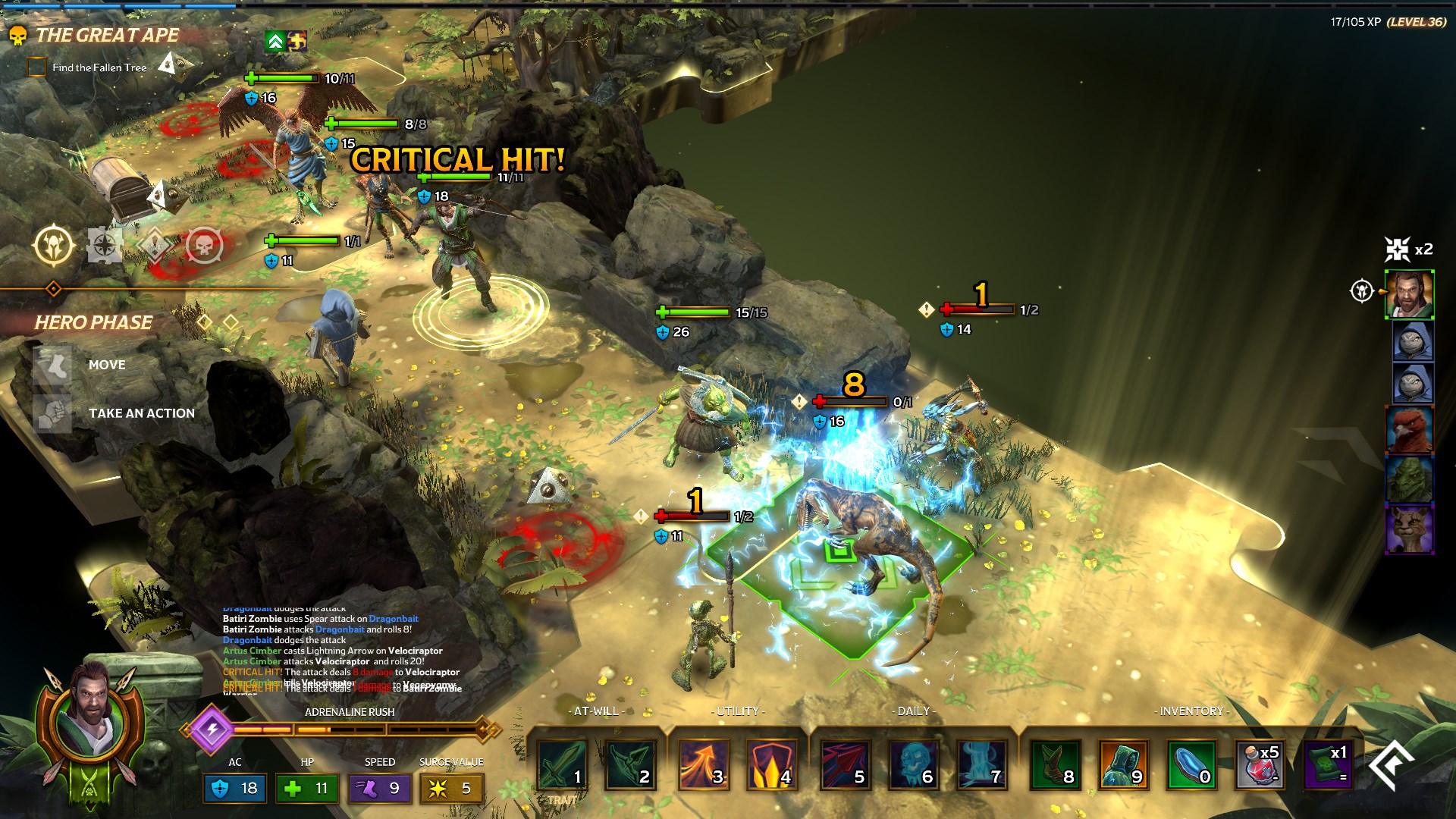Select the villain phase skull icon
This screenshot has height=819, width=1456.
coord(204,245)
